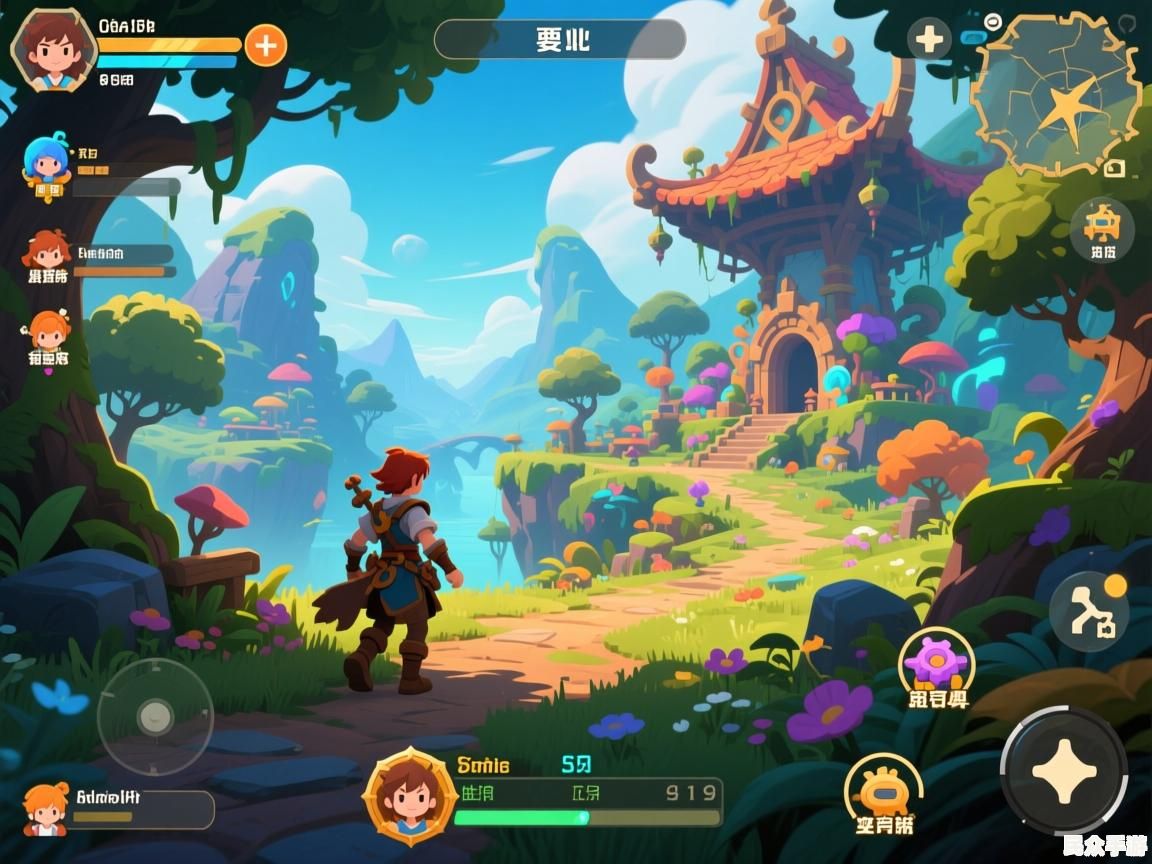Screen dimensions: 1152x864
Task: Tap the small blue pill icon left of the minimap
Action: (x=971, y=38)
